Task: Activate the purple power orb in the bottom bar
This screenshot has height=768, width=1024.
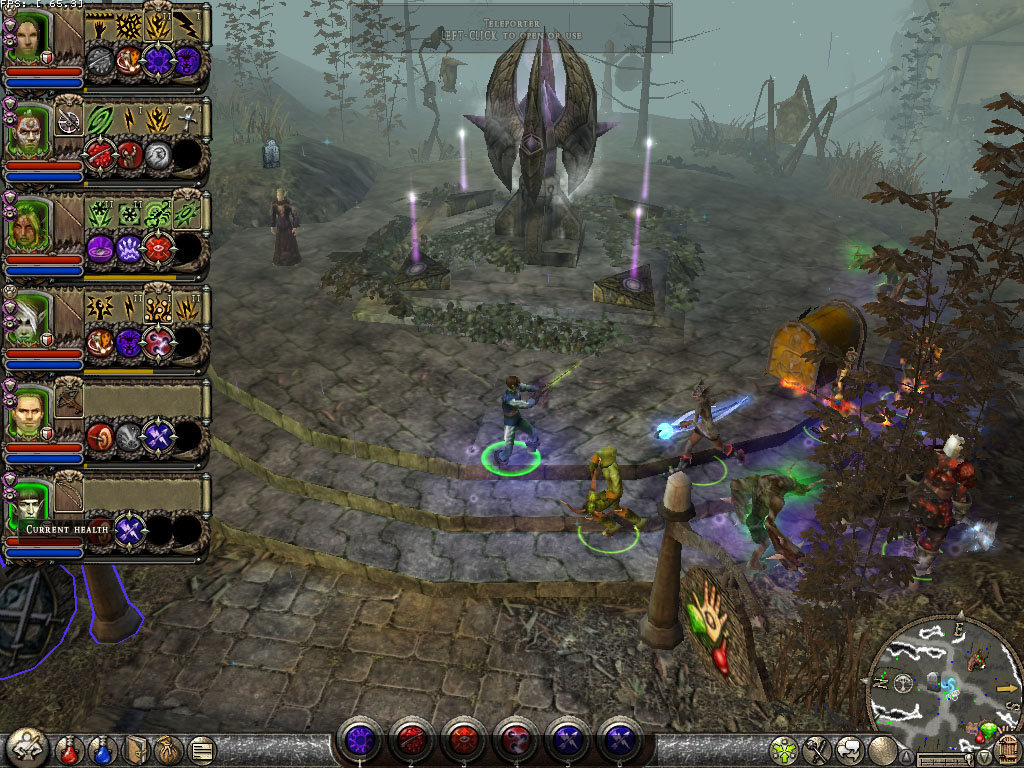Action: coord(359,741)
